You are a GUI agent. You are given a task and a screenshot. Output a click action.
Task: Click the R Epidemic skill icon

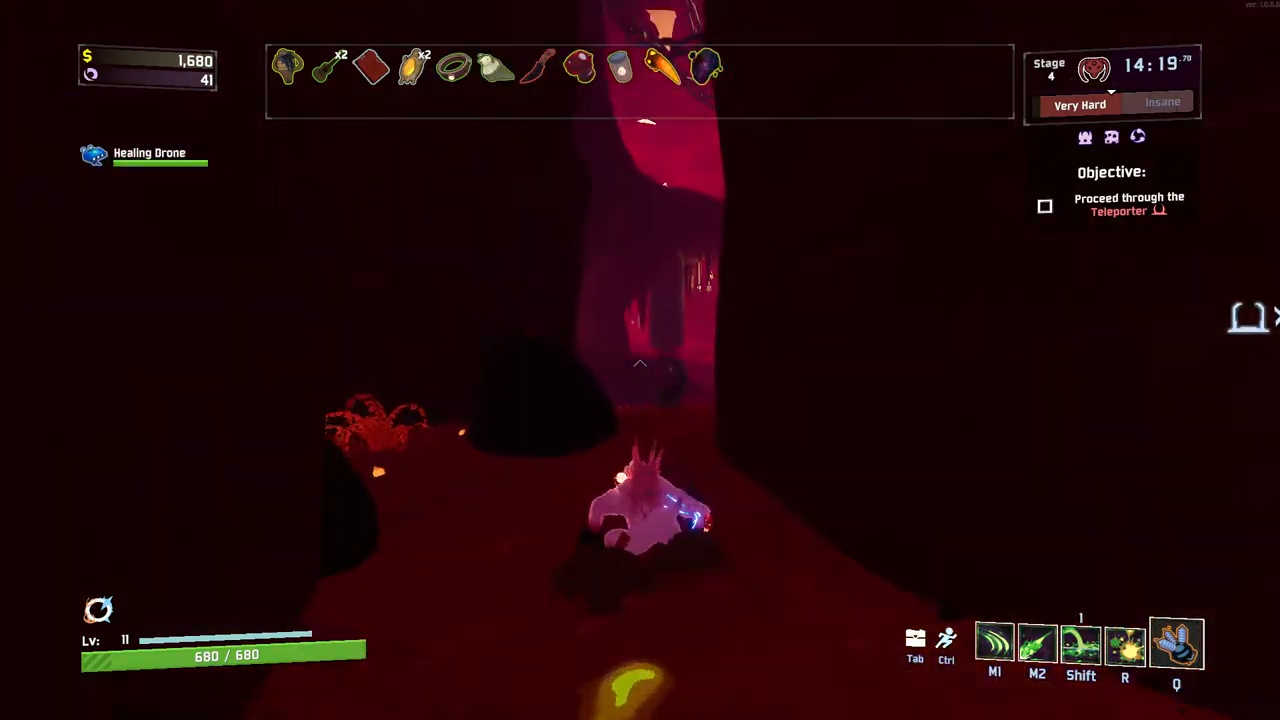tap(1125, 645)
